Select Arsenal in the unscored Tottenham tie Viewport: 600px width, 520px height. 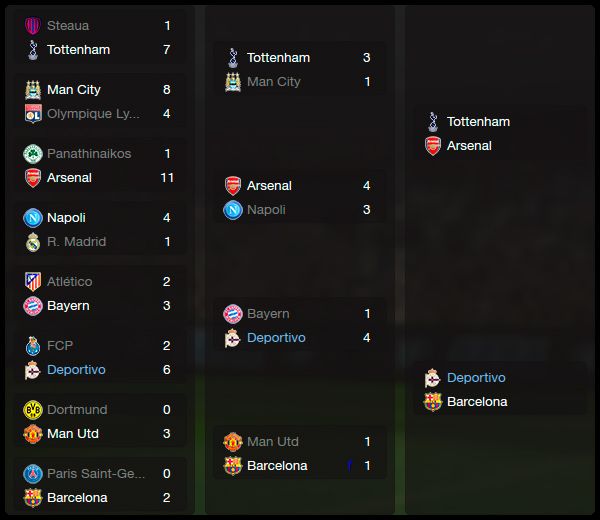(x=469, y=146)
